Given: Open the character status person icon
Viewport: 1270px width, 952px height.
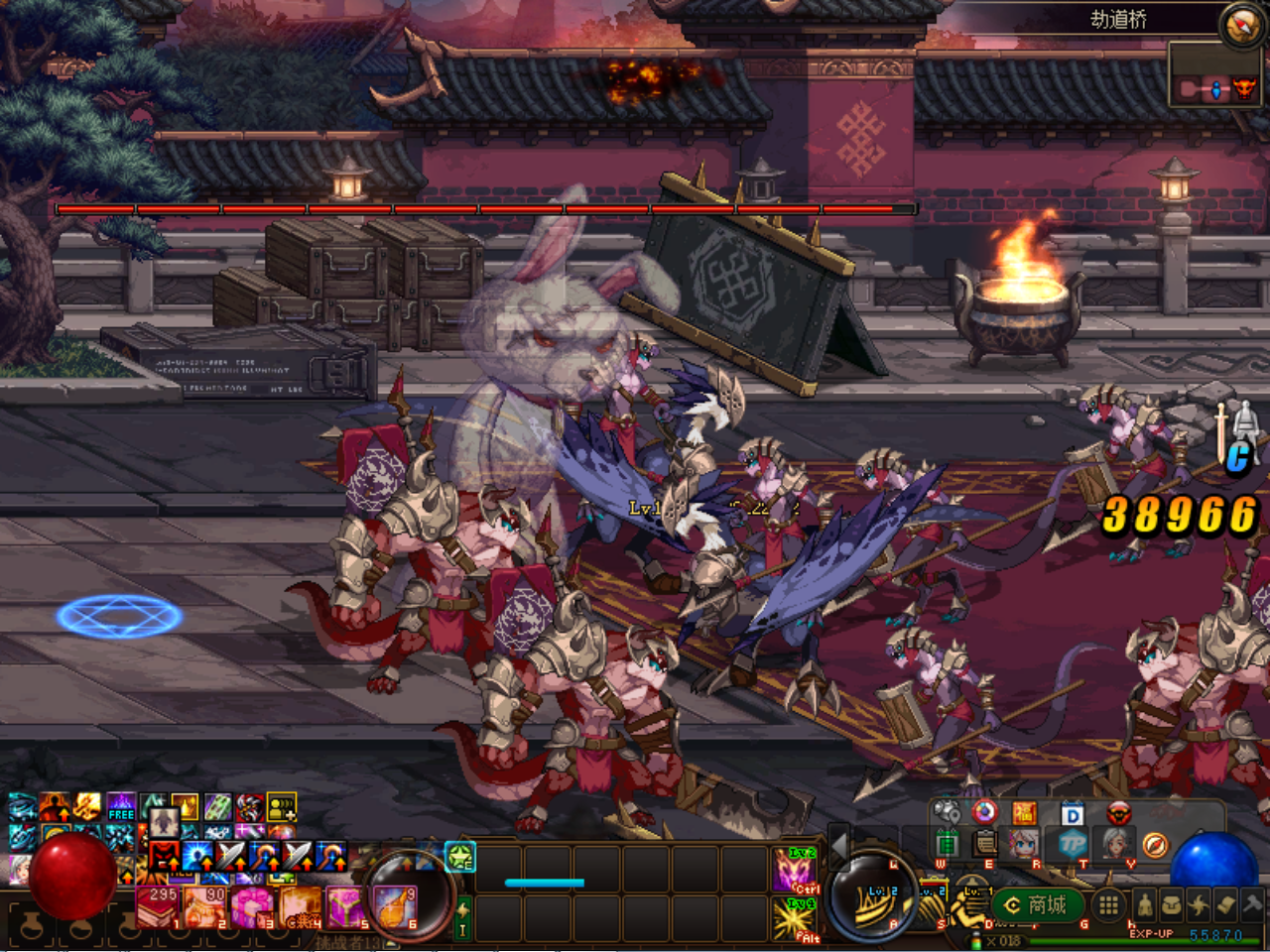Looking at the screenshot, I should (1146, 905).
